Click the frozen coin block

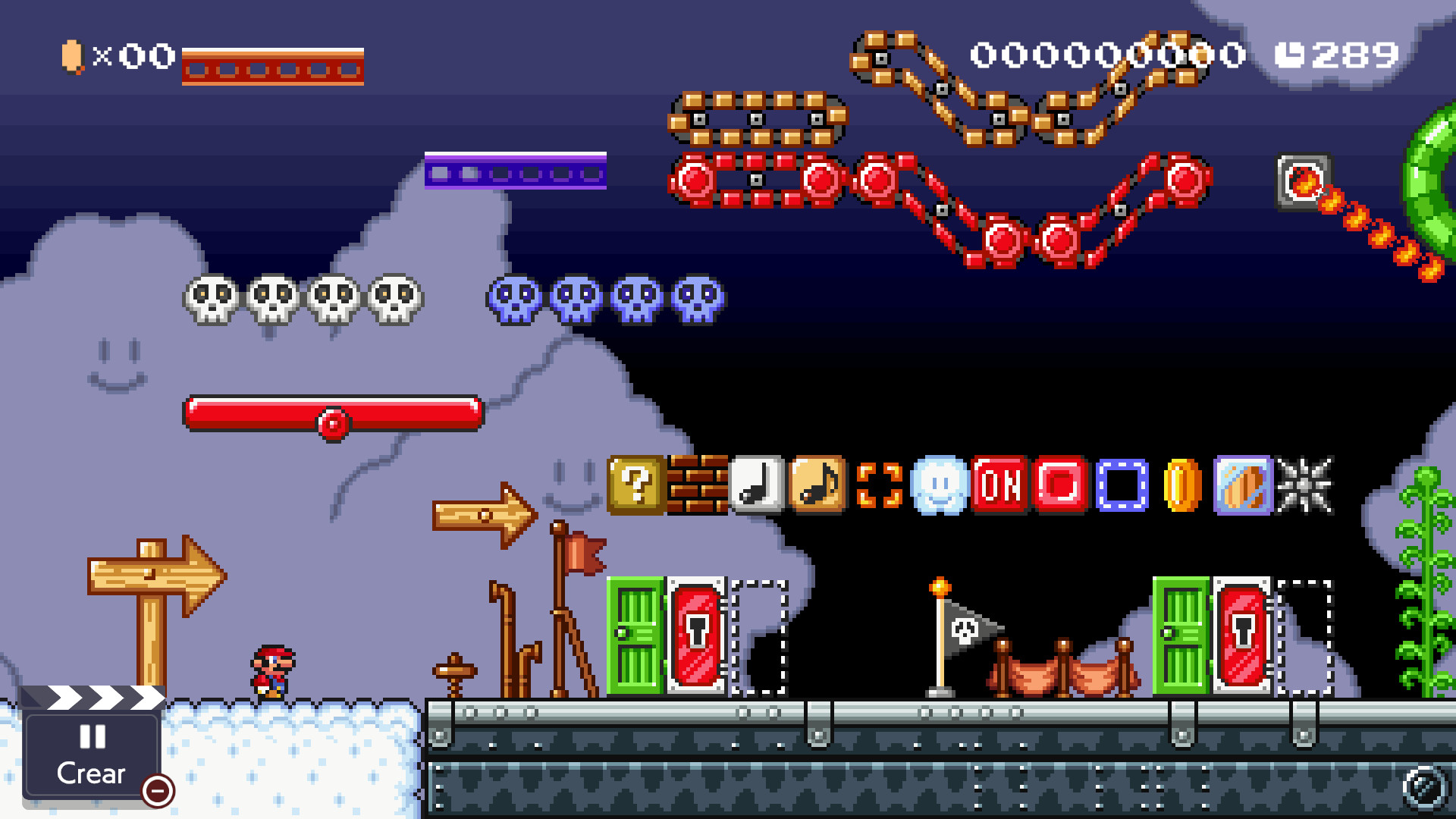point(1242,486)
